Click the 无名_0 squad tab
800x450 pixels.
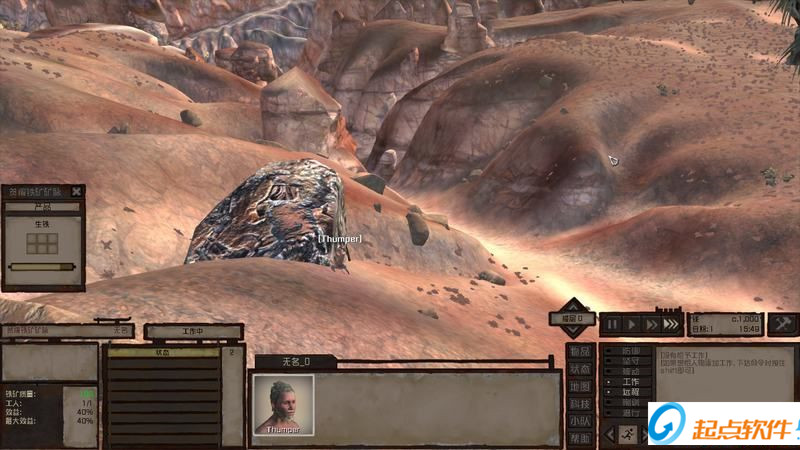pyautogui.click(x=293, y=361)
